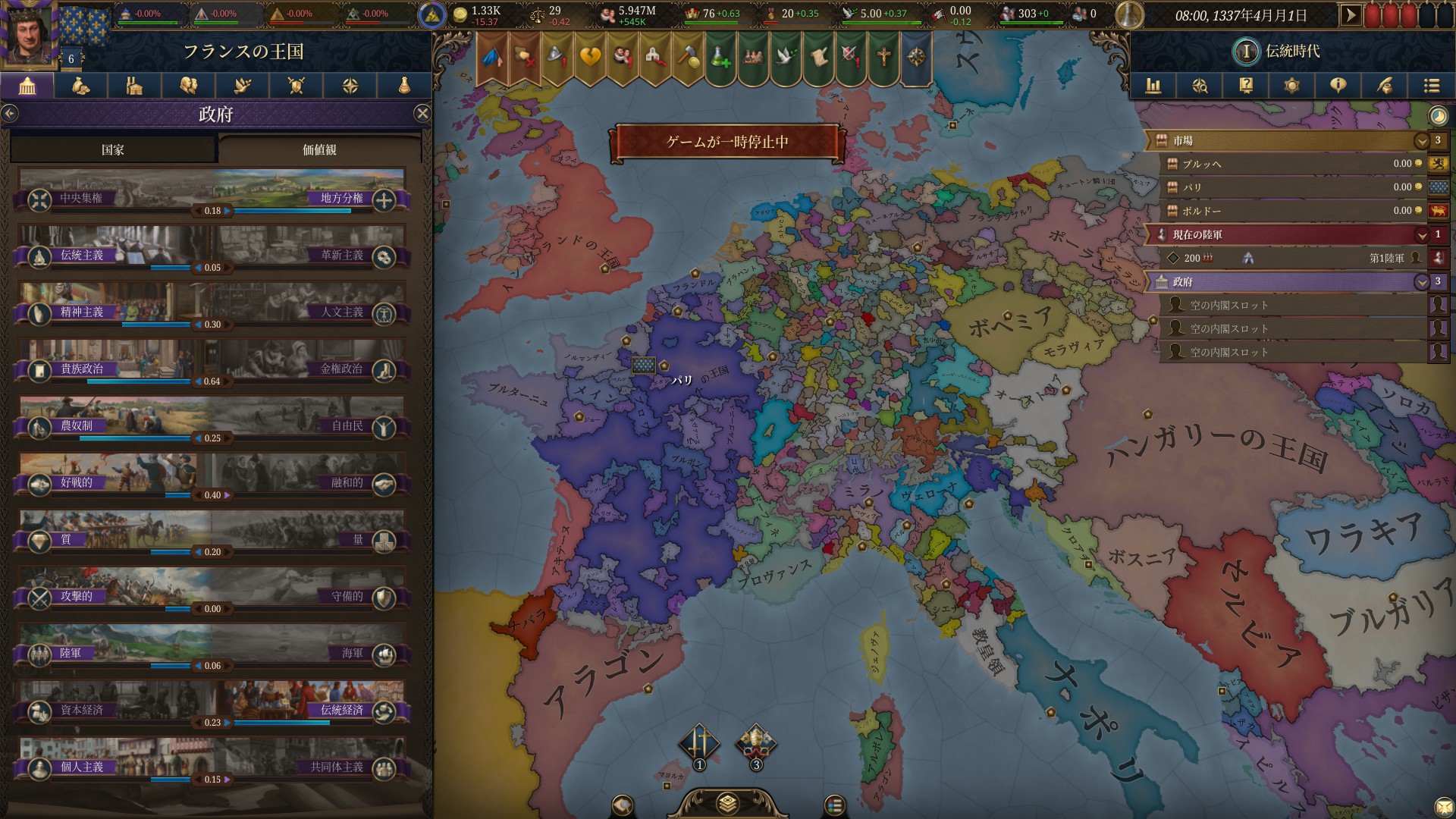Screen dimensions: 1456x819
Task: Open the diplomacy panel dove icon
Action: 243,86
